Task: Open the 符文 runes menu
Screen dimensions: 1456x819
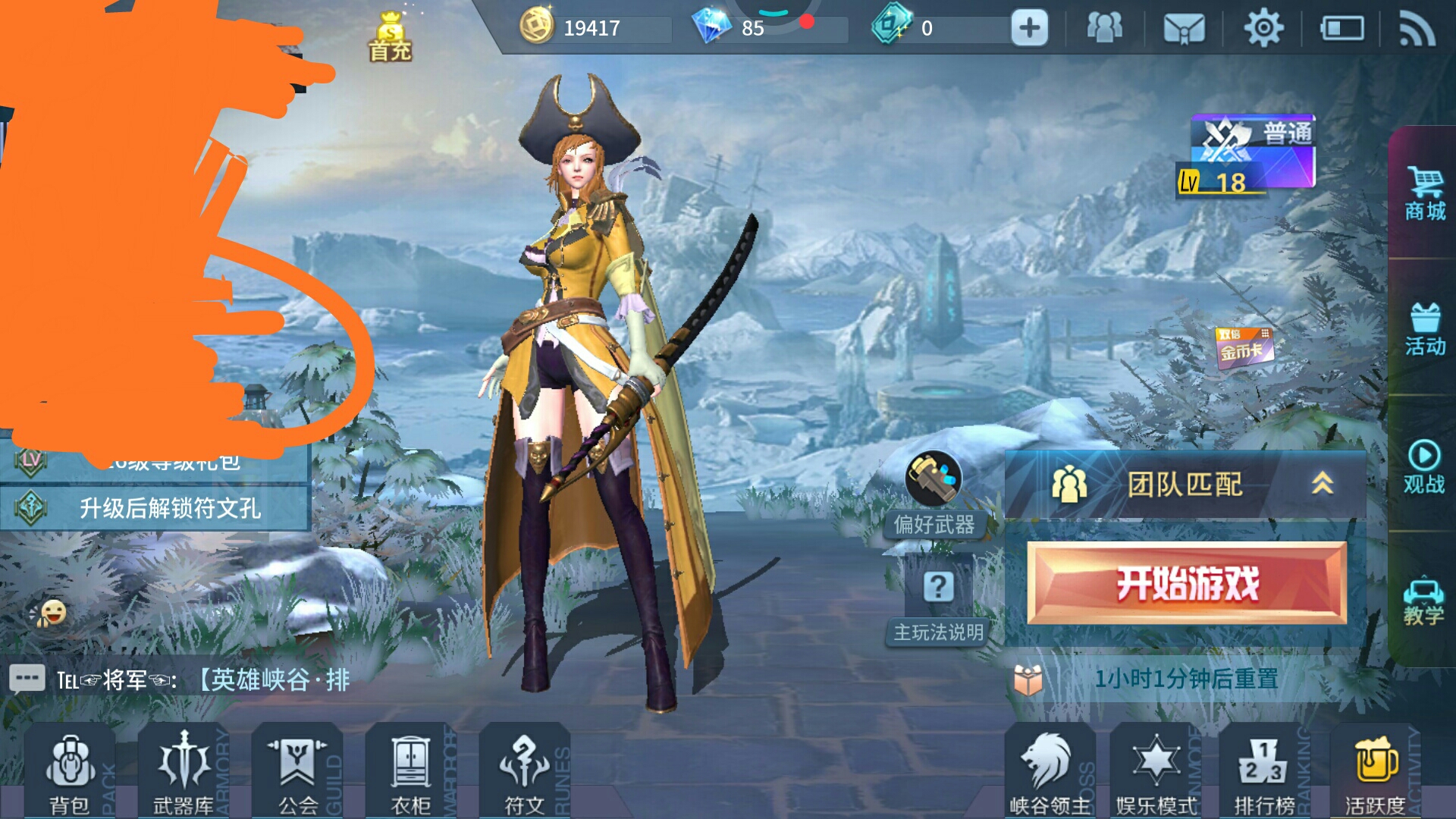Action: coord(525,773)
